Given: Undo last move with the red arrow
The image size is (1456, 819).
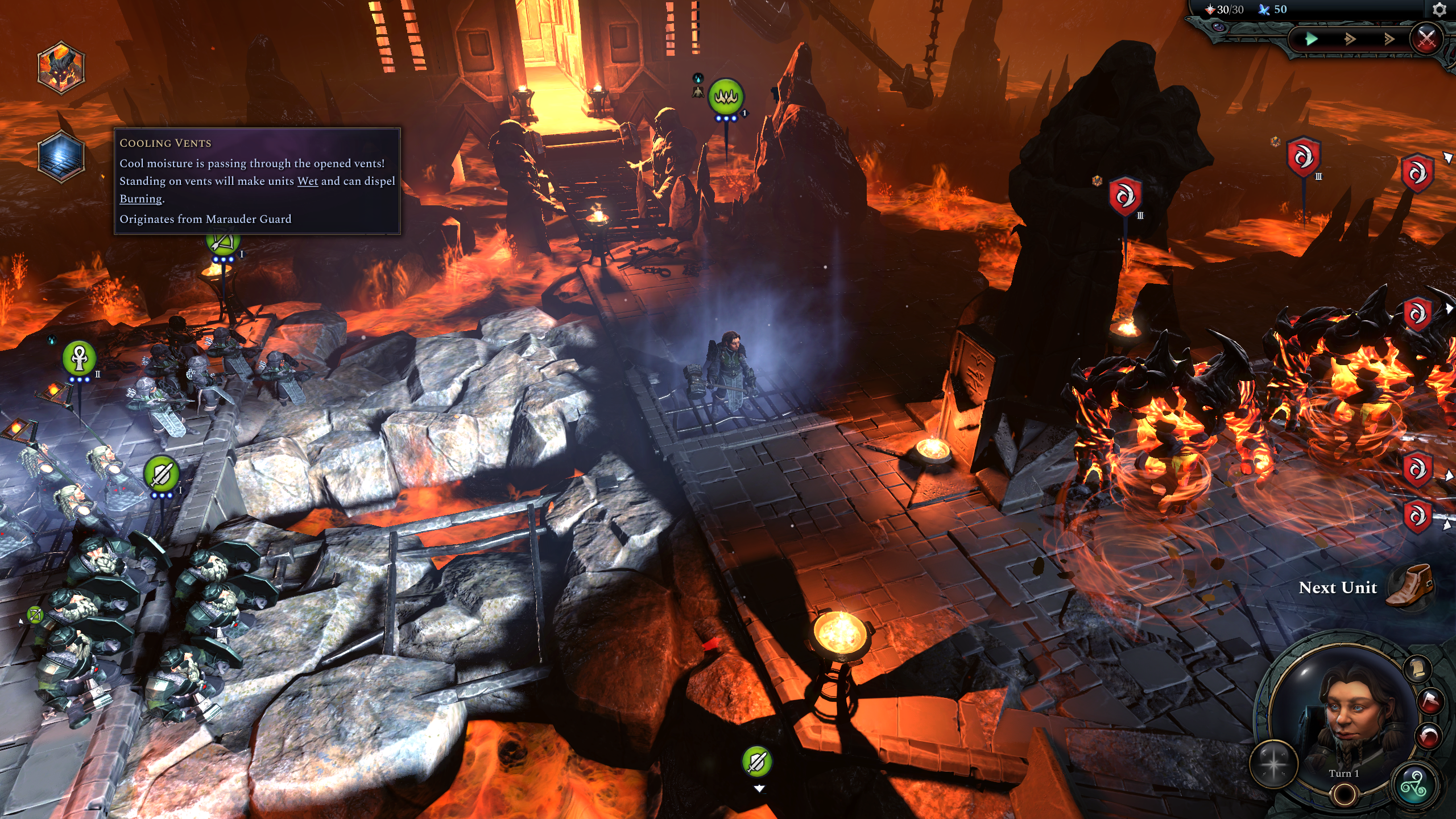Looking at the screenshot, I should click(1429, 737).
